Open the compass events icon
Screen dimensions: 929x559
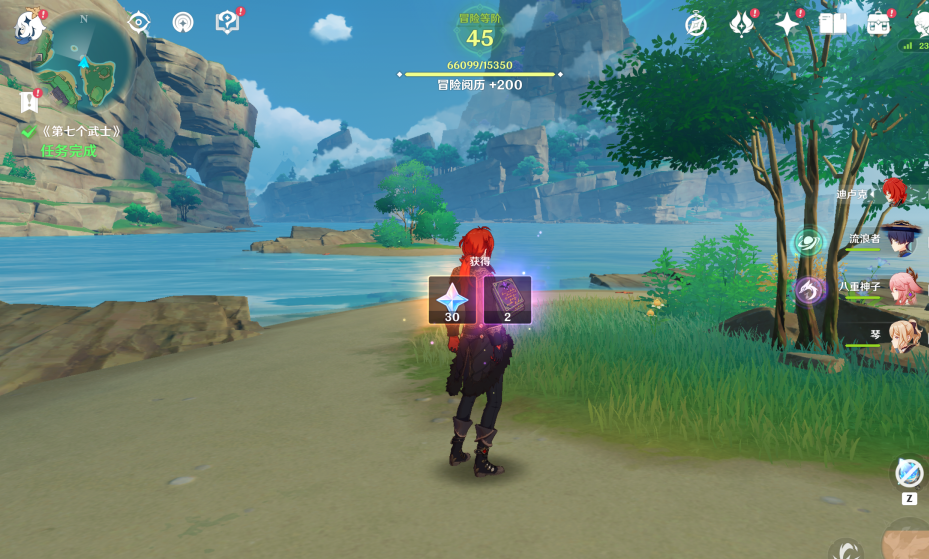tap(696, 24)
